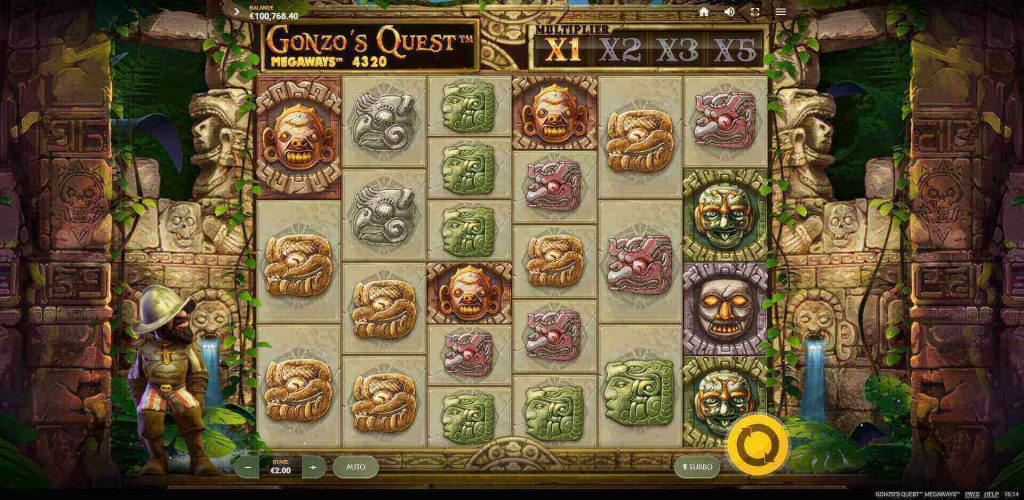Toggle the sound speaker icon
Screen dimensions: 1024x500
[x=730, y=12]
